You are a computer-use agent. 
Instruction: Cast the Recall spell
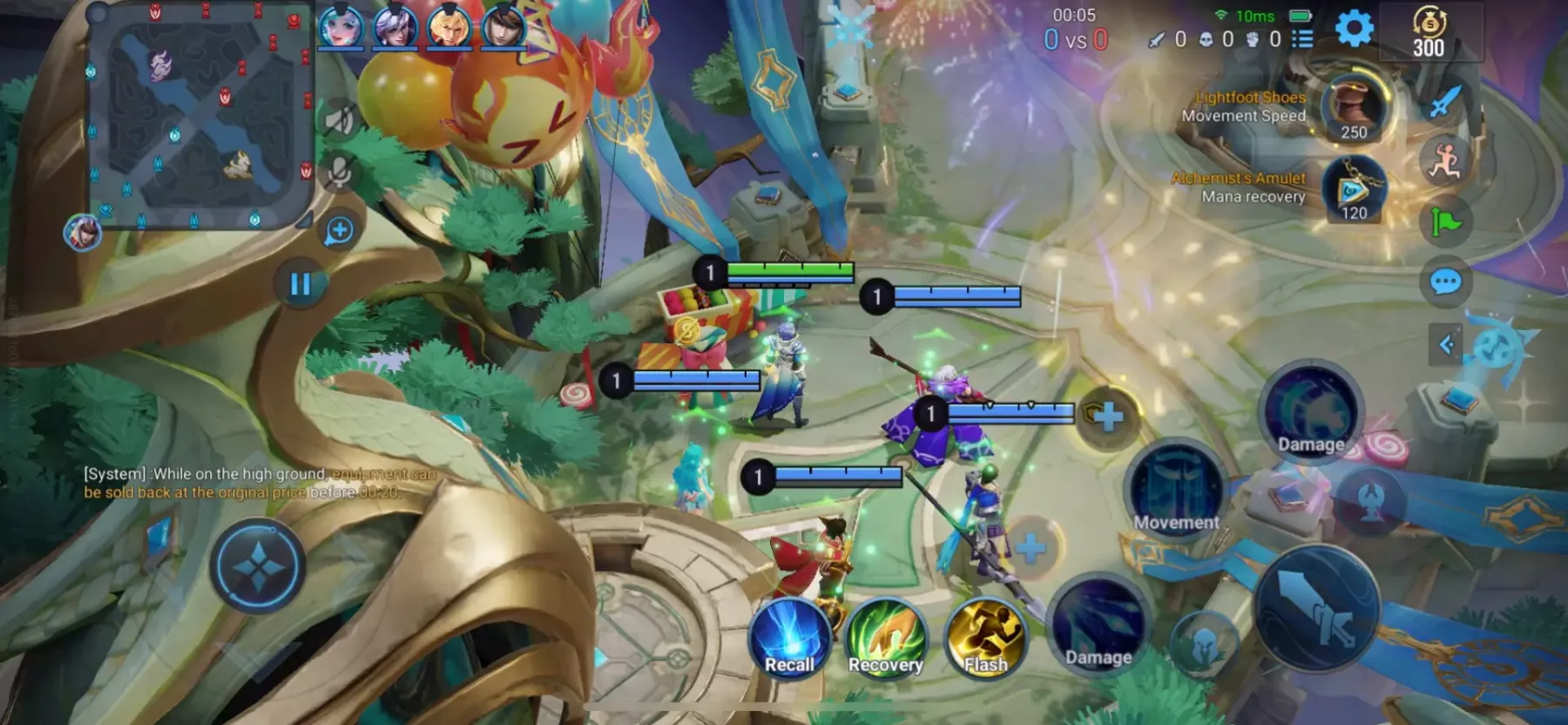tap(789, 640)
